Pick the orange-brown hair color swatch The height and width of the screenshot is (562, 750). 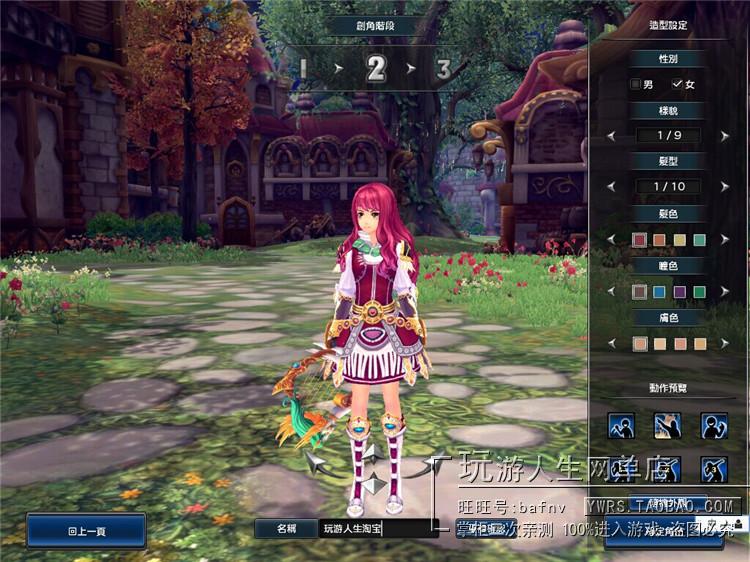tap(659, 239)
